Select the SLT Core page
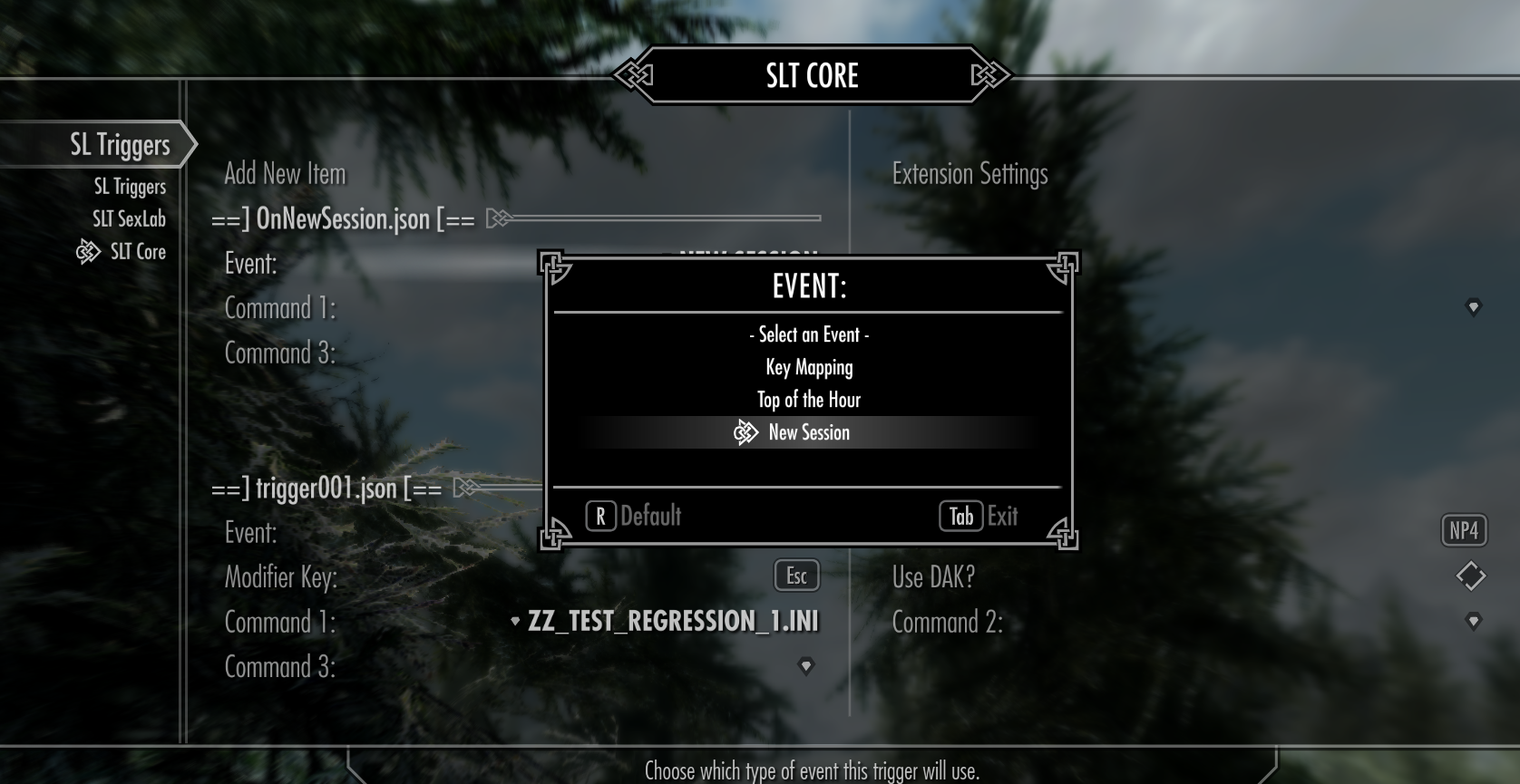Screen dimensions: 1520x784 [x=138, y=252]
